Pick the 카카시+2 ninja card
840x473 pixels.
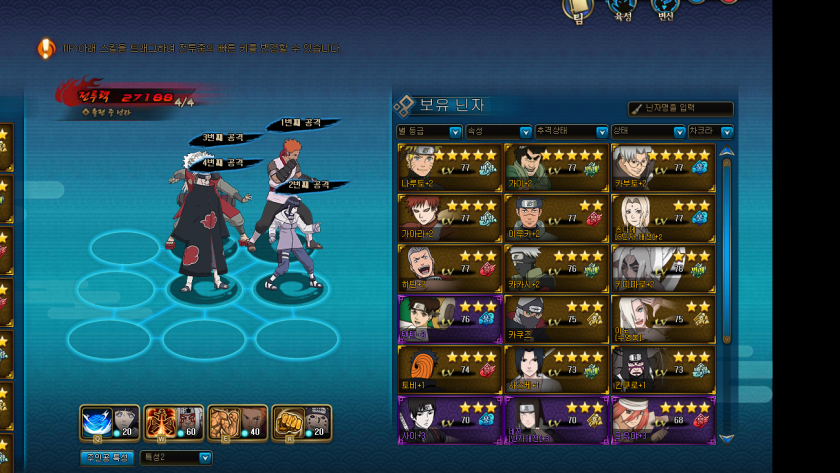(556, 268)
